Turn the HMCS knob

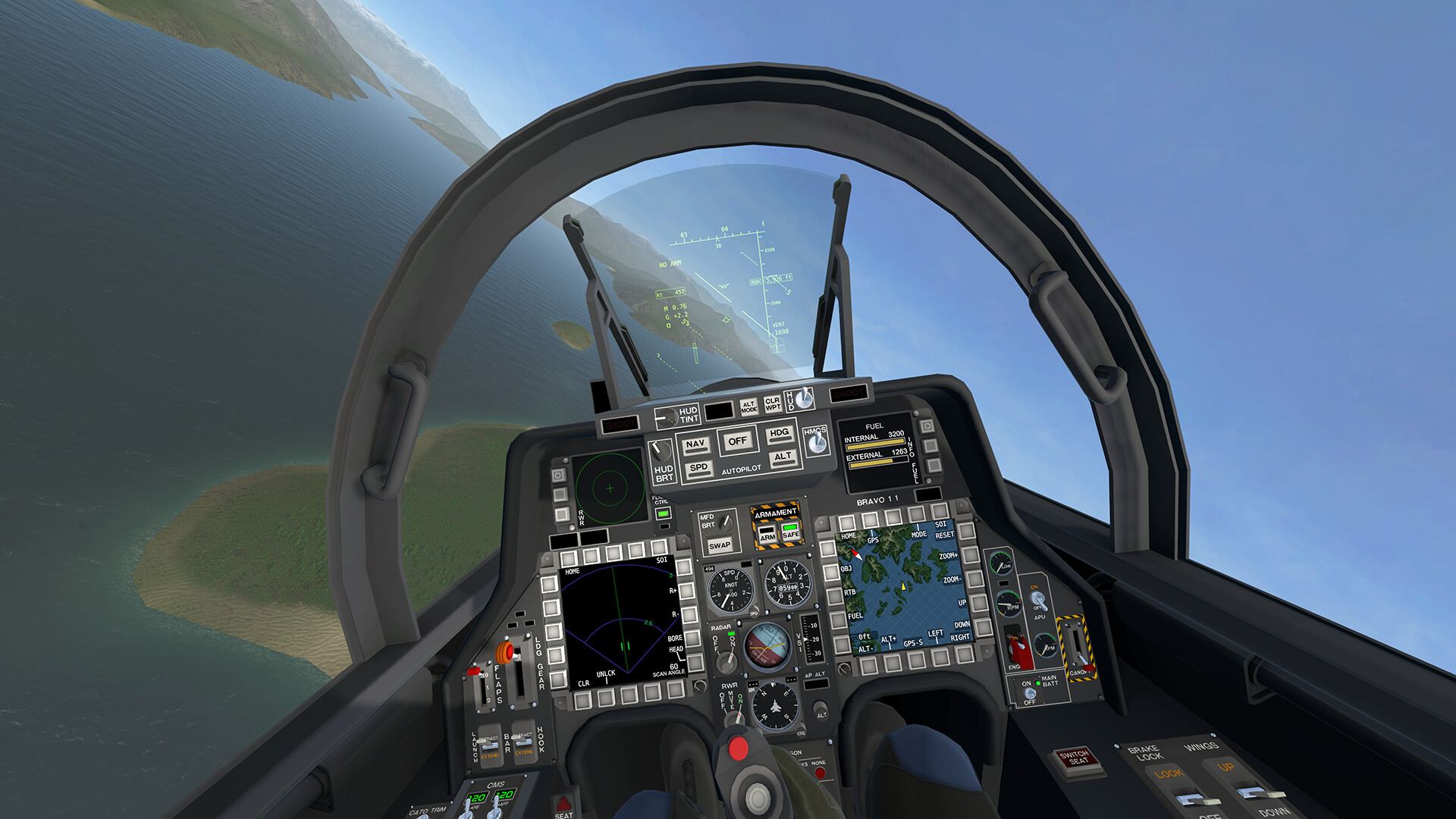(817, 444)
